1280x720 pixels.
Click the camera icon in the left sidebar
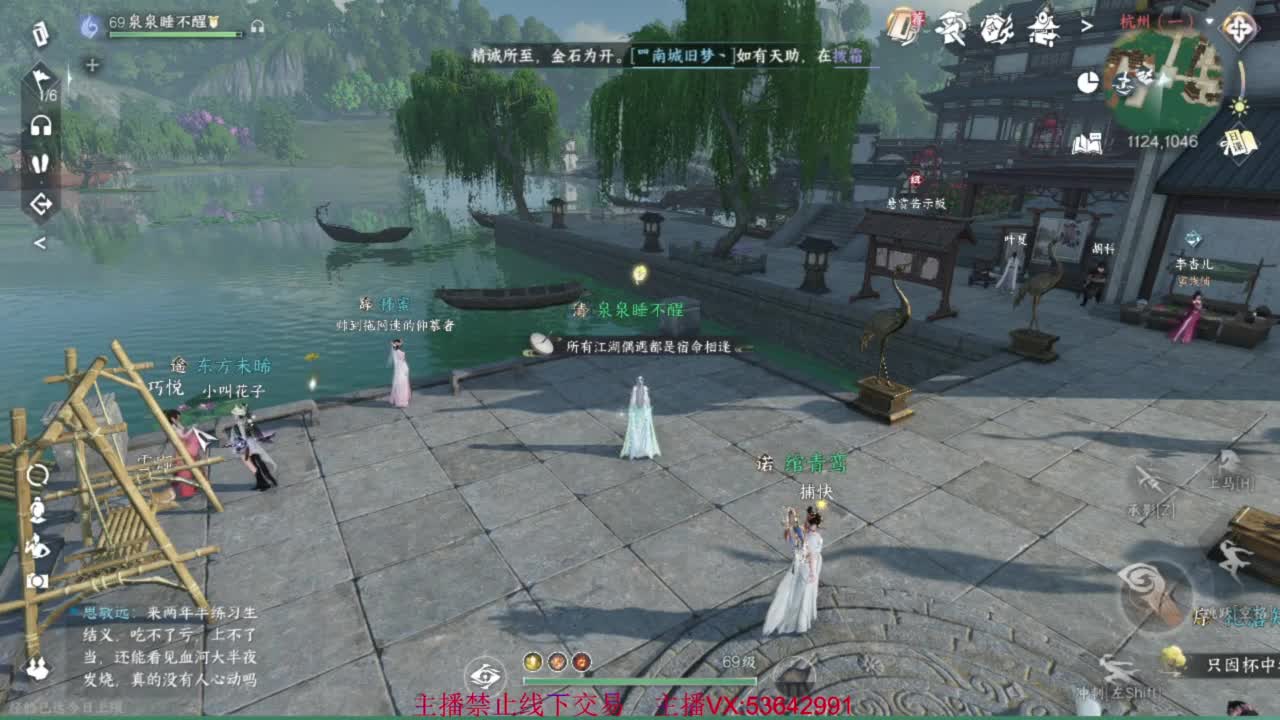pos(38,580)
